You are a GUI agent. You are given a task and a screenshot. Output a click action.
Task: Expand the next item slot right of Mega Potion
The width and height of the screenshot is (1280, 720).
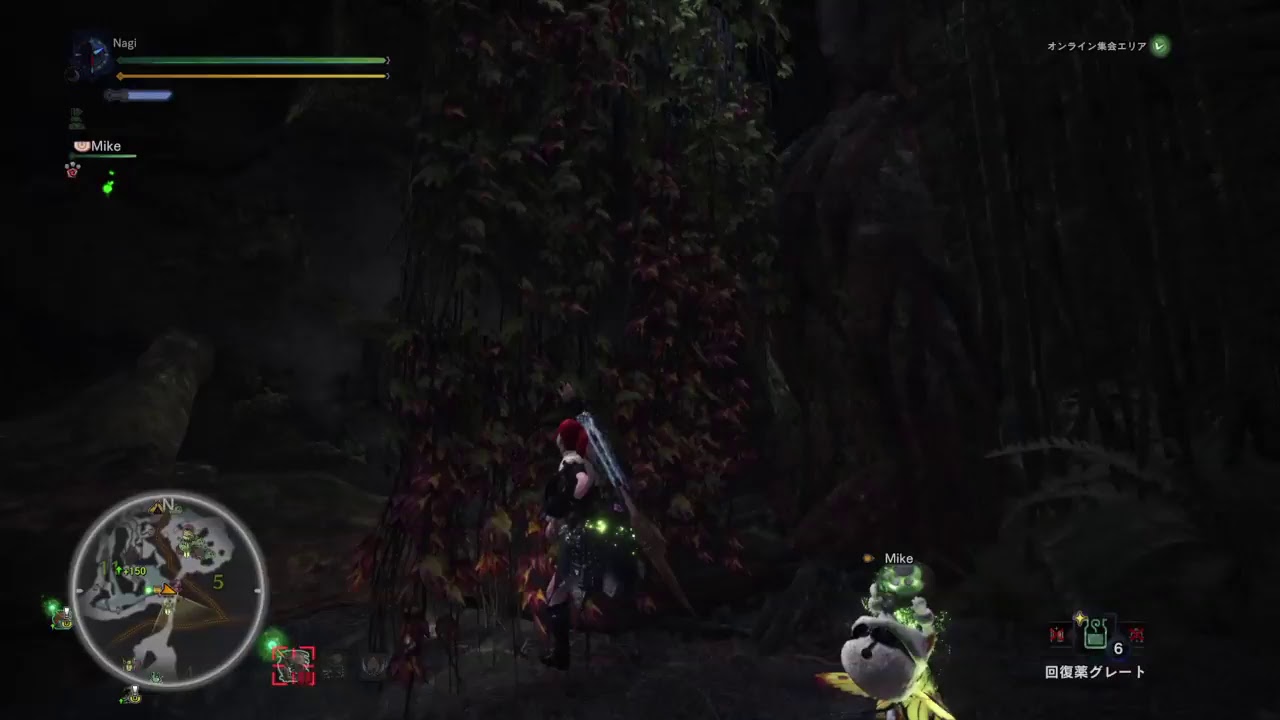1134,634
